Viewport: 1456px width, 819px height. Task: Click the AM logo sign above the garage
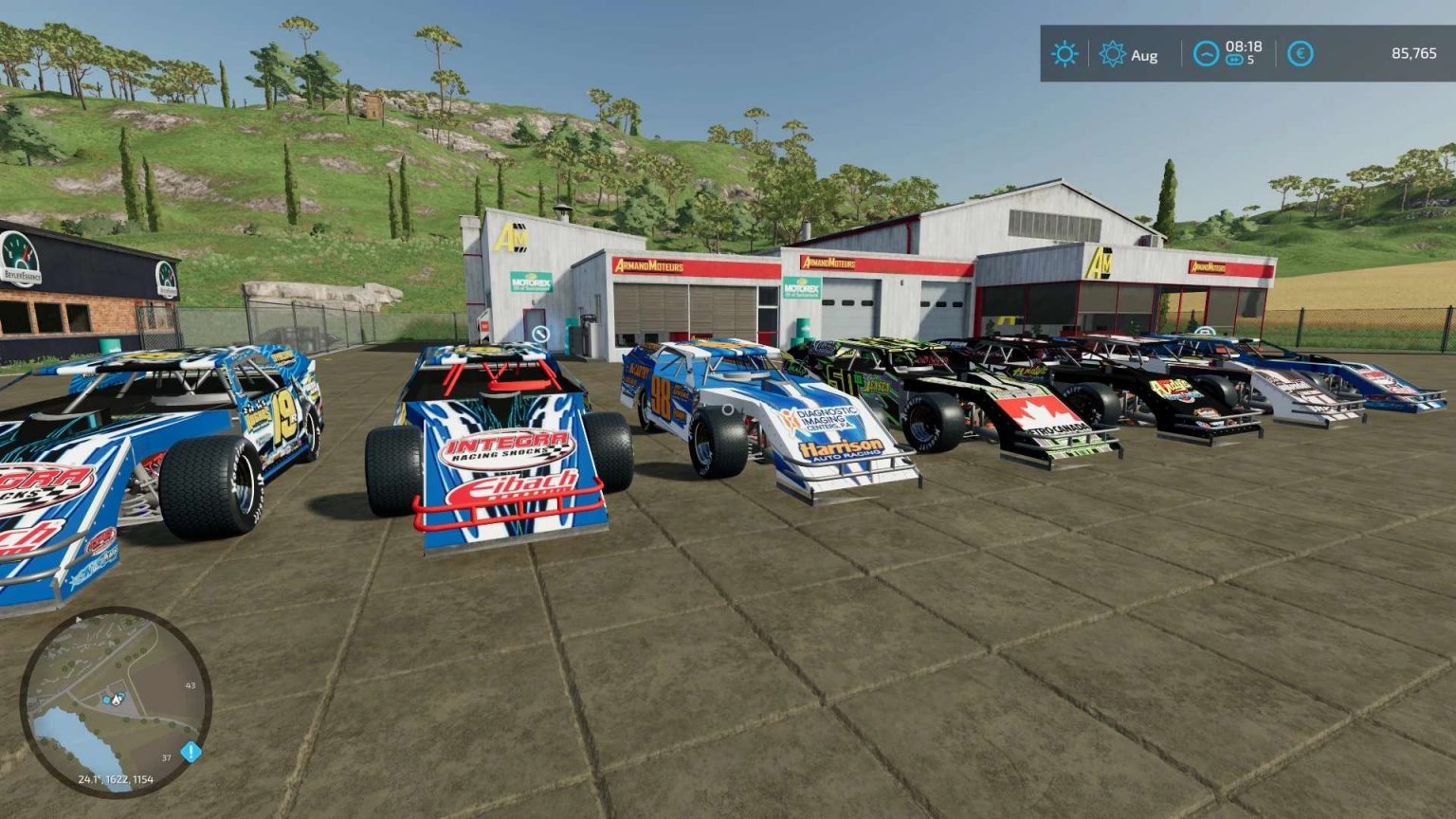point(514,236)
